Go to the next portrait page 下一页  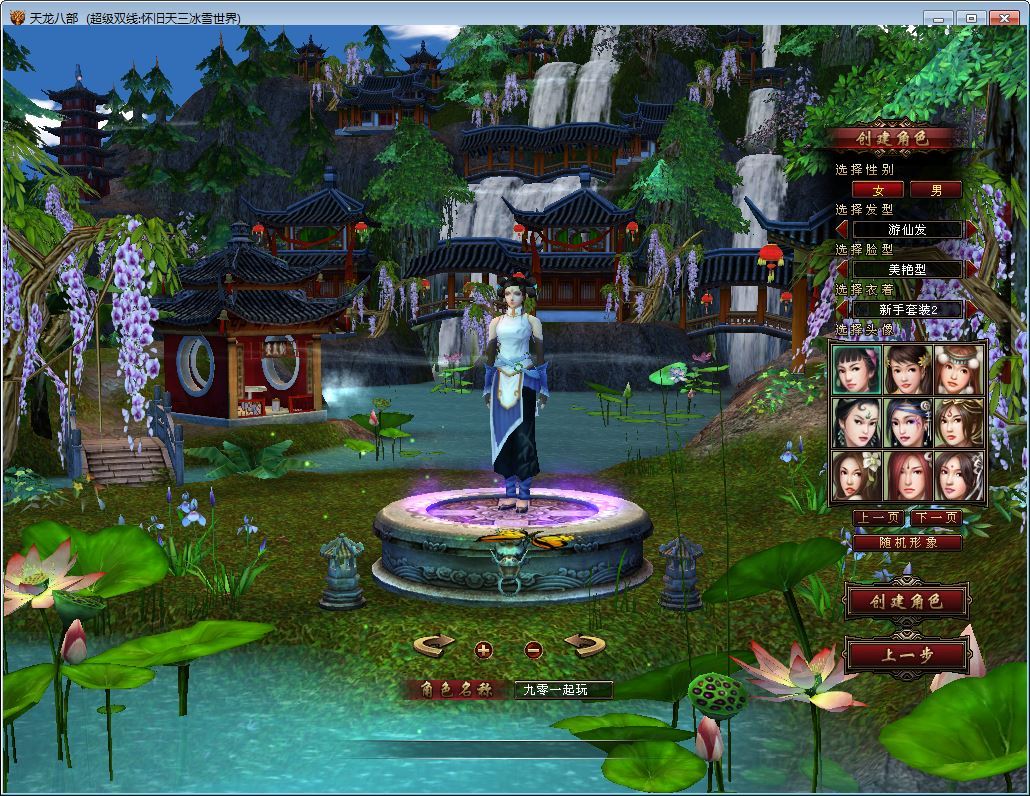coord(936,518)
